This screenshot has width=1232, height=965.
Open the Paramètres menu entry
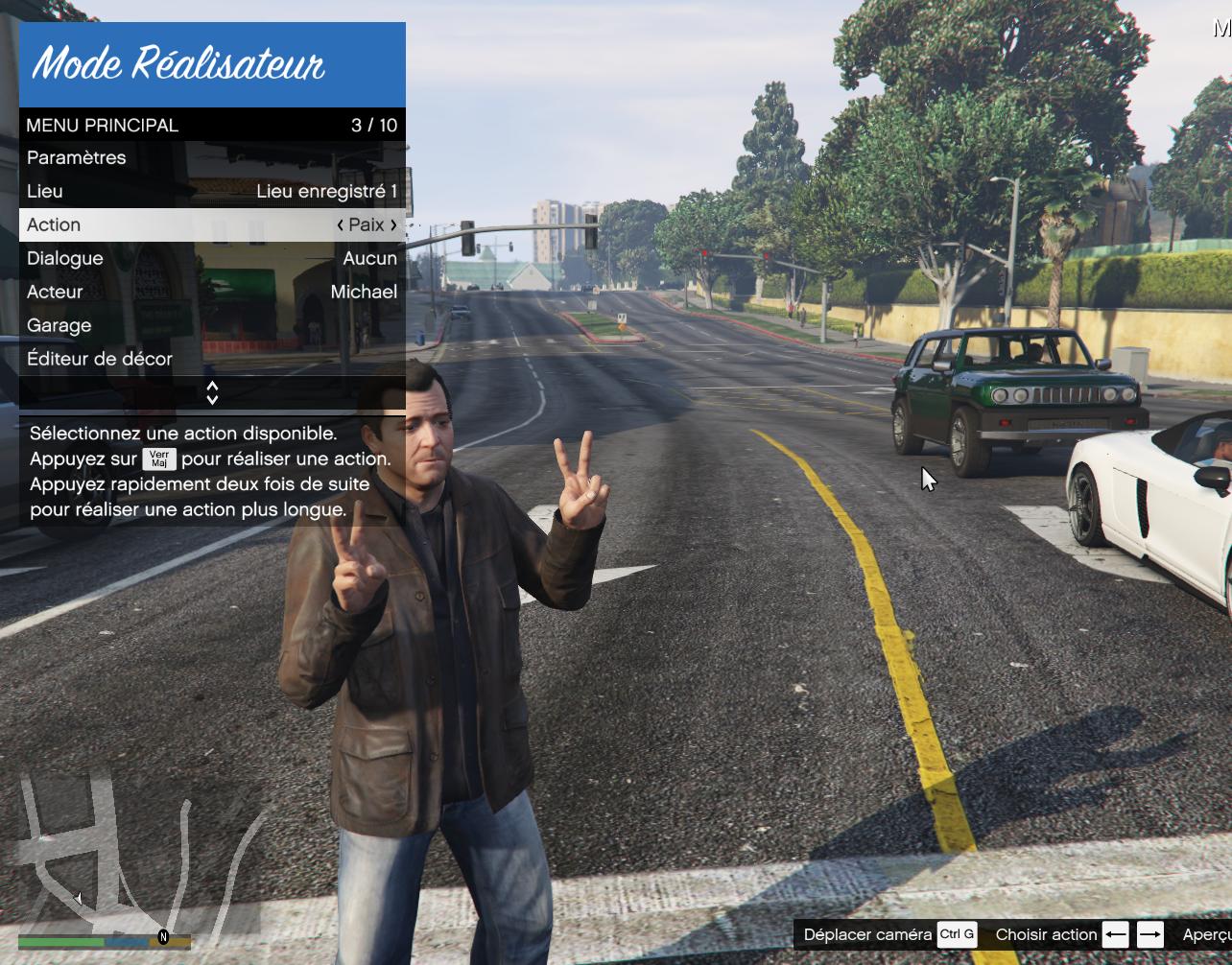(x=77, y=158)
